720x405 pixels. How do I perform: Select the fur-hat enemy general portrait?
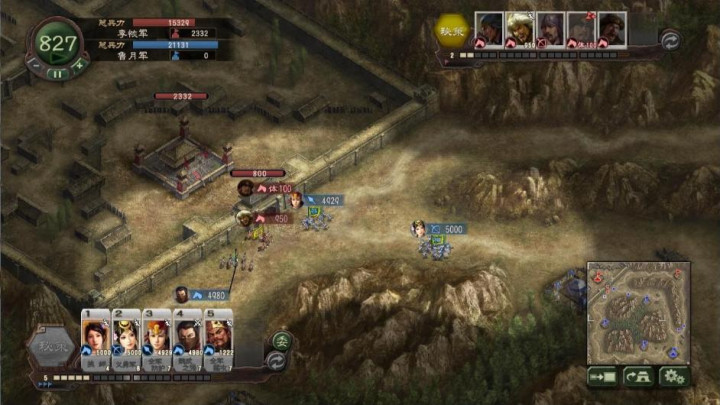[520, 28]
